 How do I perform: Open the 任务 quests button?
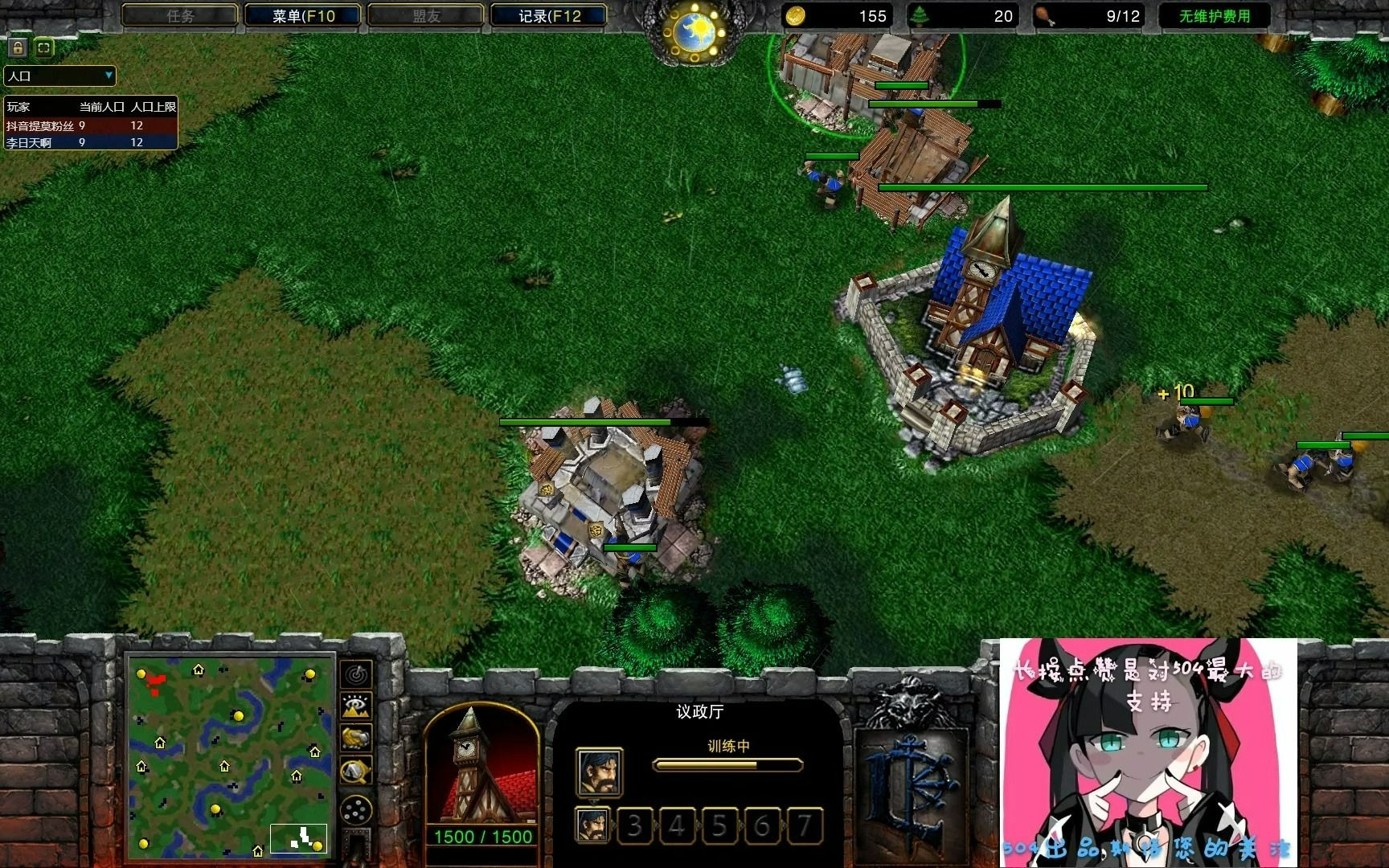pos(180,15)
